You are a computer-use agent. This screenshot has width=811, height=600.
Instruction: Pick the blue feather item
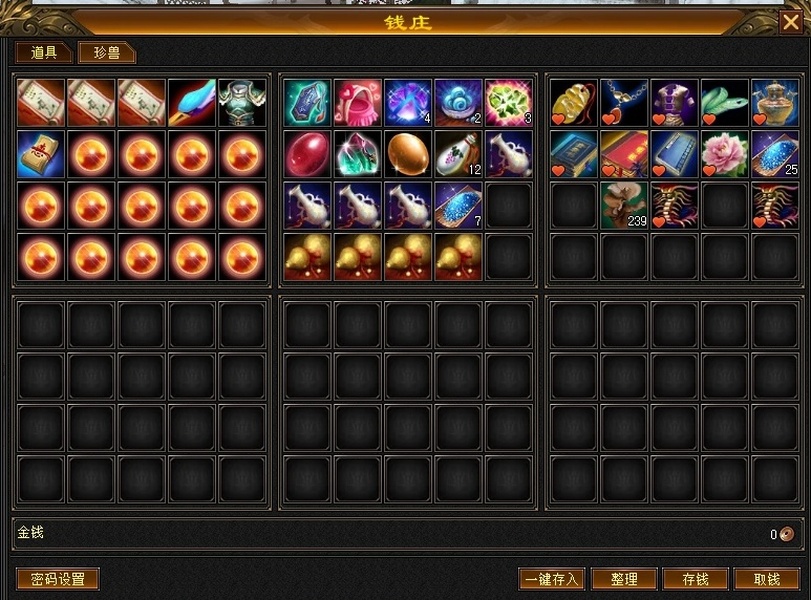click(192, 103)
